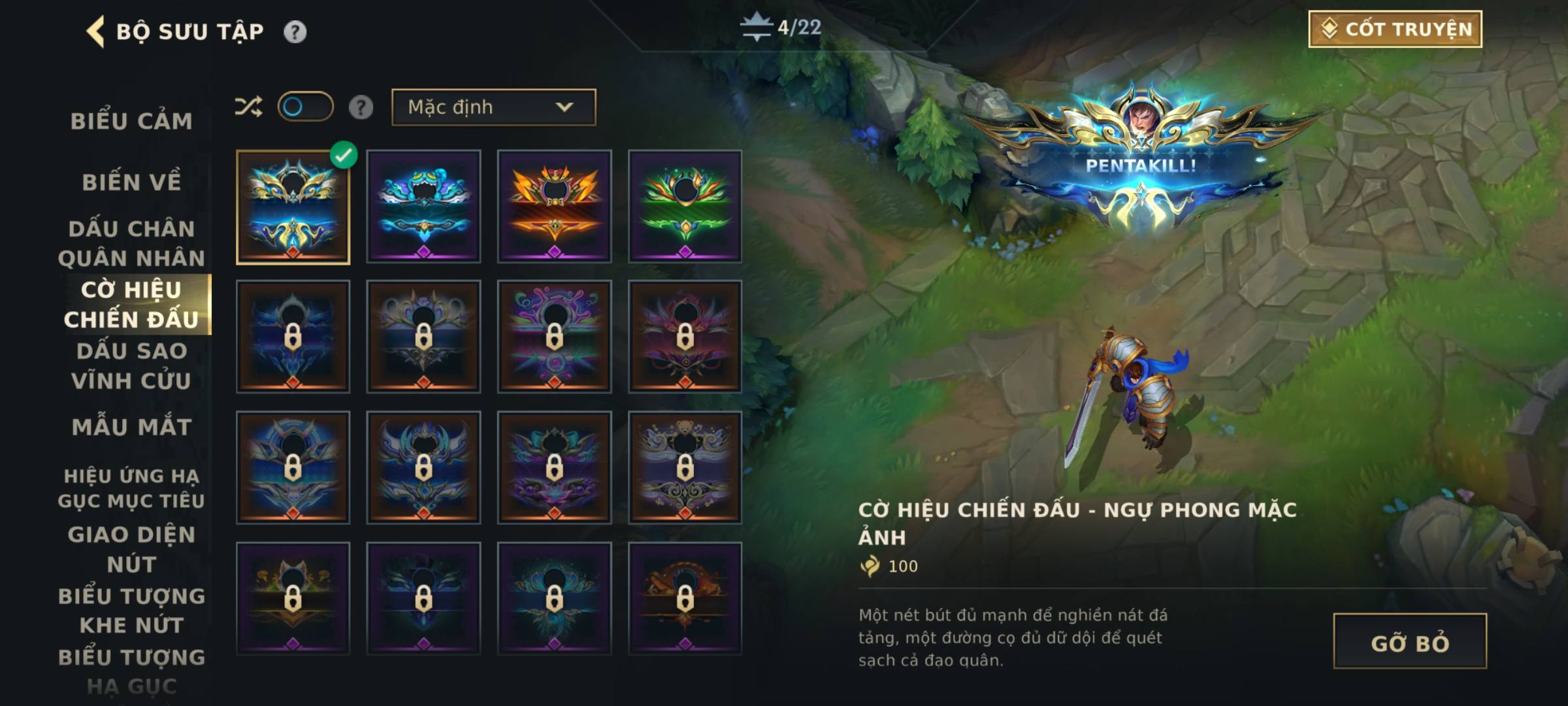Viewport: 1568px width, 706px height.
Task: Open the Dấu Chân Quân Nhân category
Action: pyautogui.click(x=131, y=243)
